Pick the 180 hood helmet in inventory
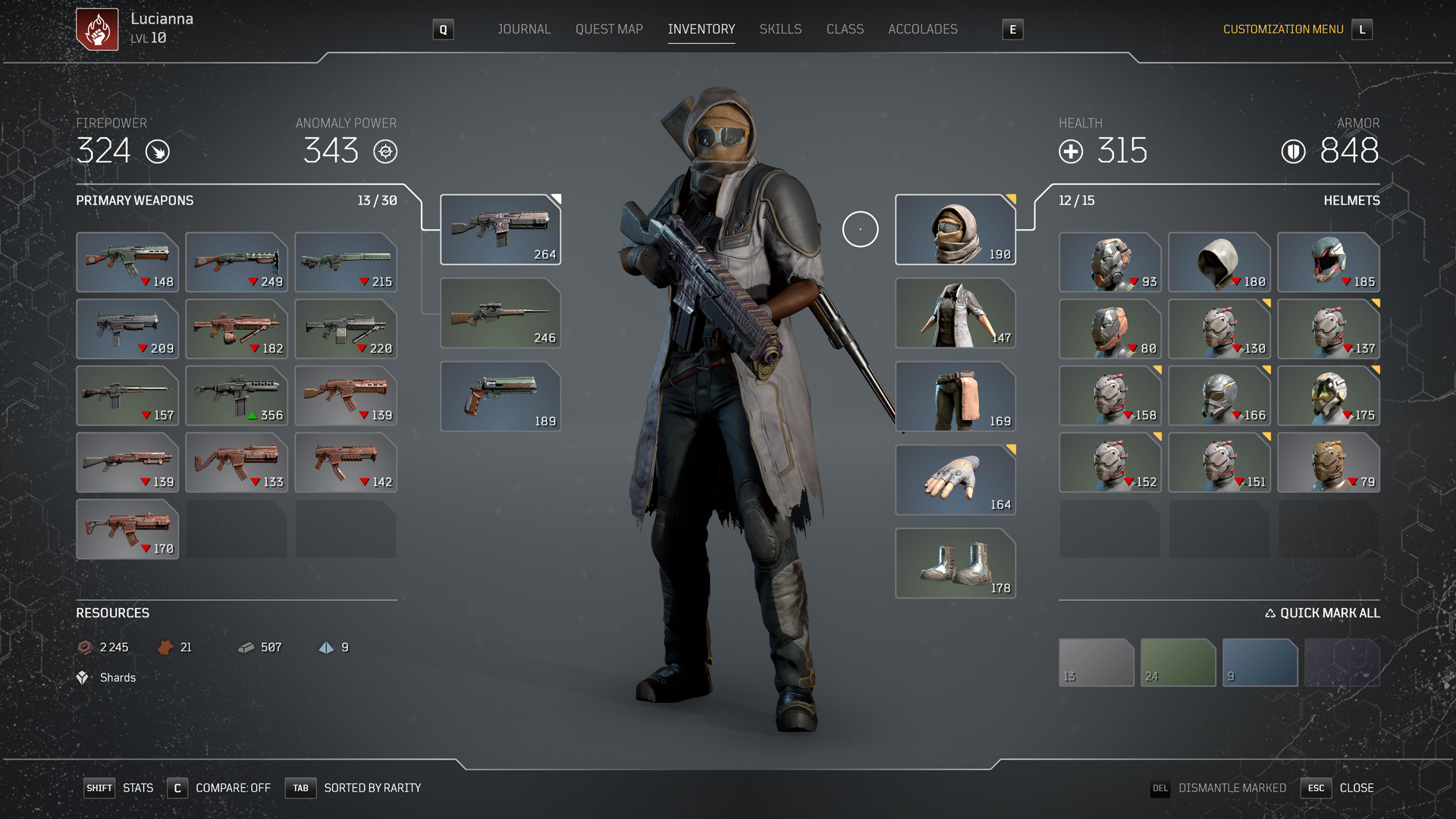1456x819 pixels. (x=1219, y=262)
